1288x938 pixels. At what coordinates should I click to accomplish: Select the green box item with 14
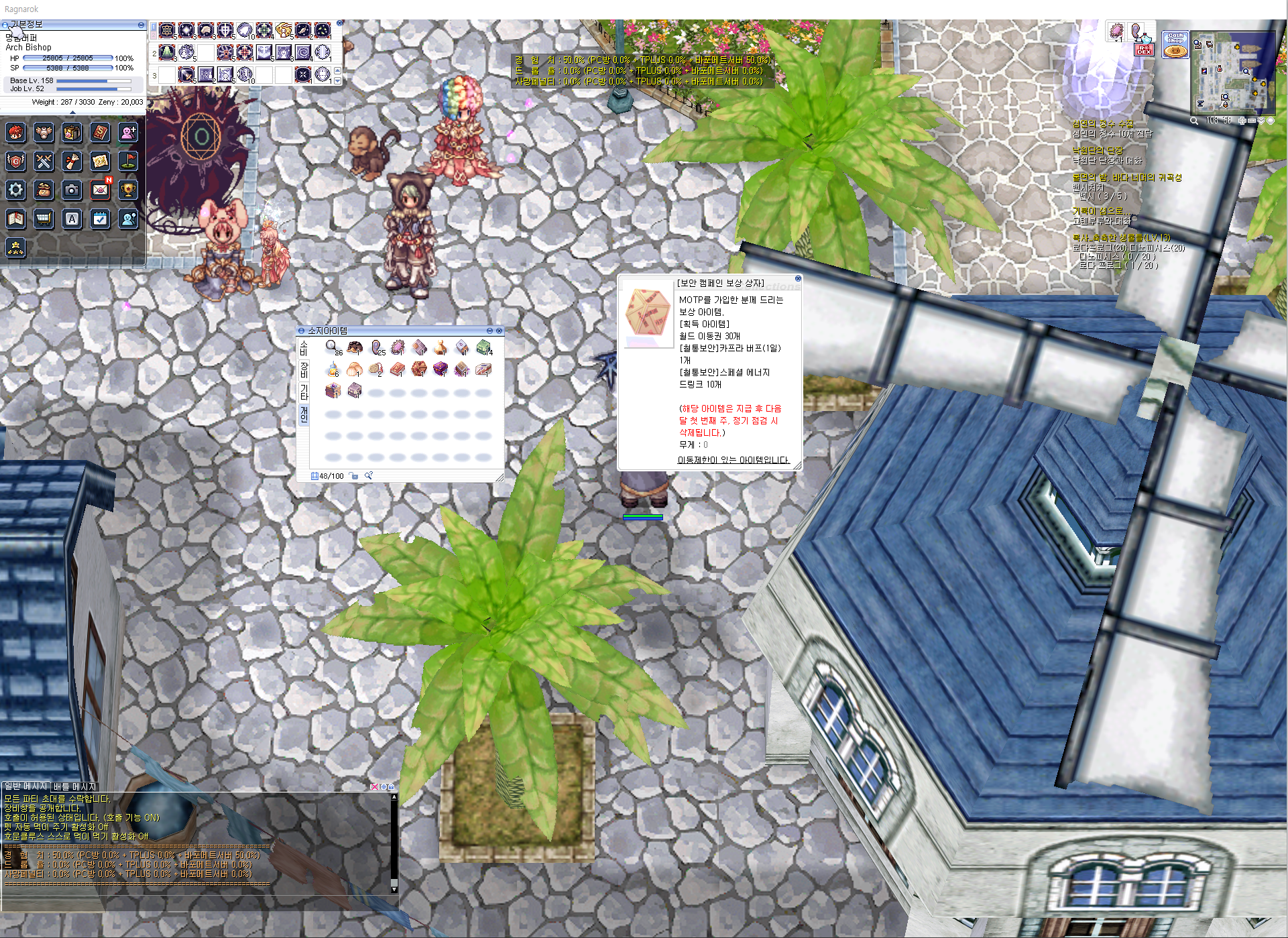coord(483,347)
